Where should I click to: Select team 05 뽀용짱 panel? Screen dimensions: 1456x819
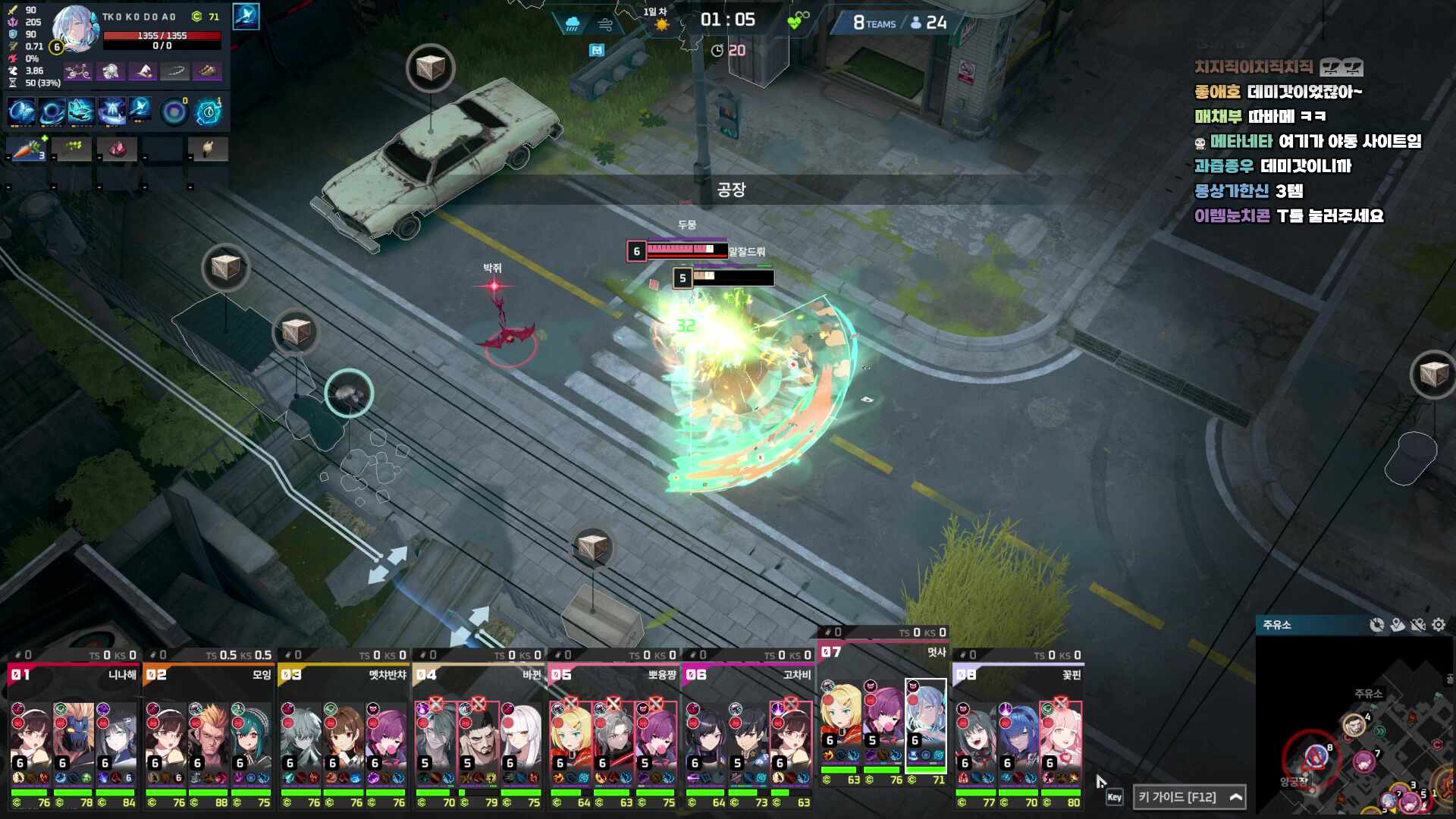[x=613, y=674]
